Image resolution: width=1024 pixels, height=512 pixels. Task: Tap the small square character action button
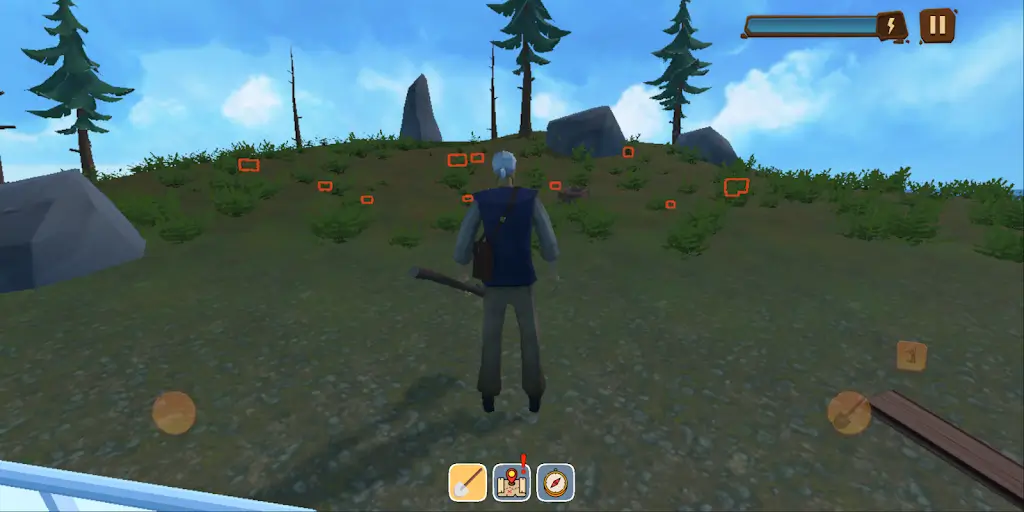tap(911, 355)
